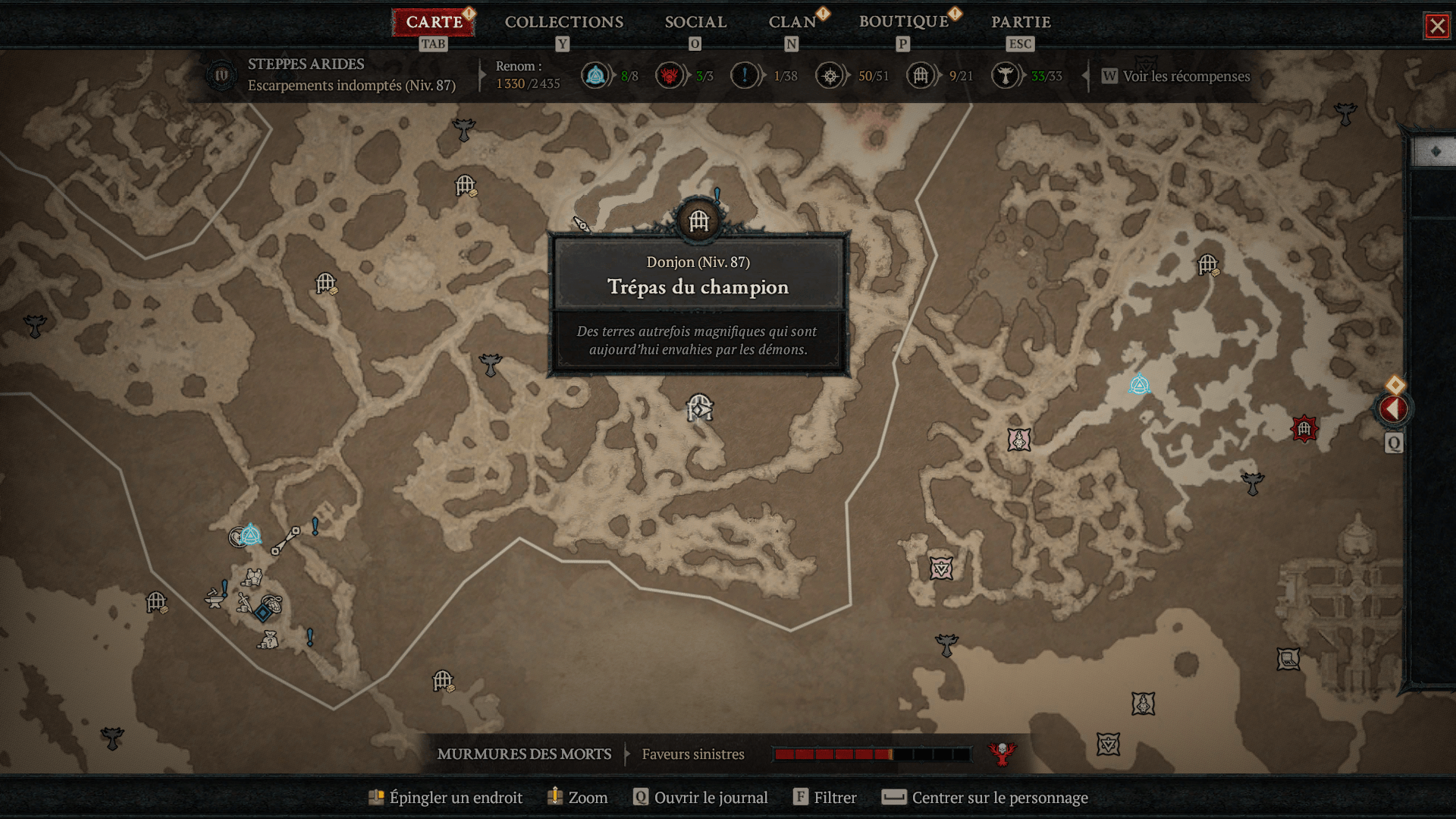Open the journal from the bottom bar

click(x=710, y=797)
